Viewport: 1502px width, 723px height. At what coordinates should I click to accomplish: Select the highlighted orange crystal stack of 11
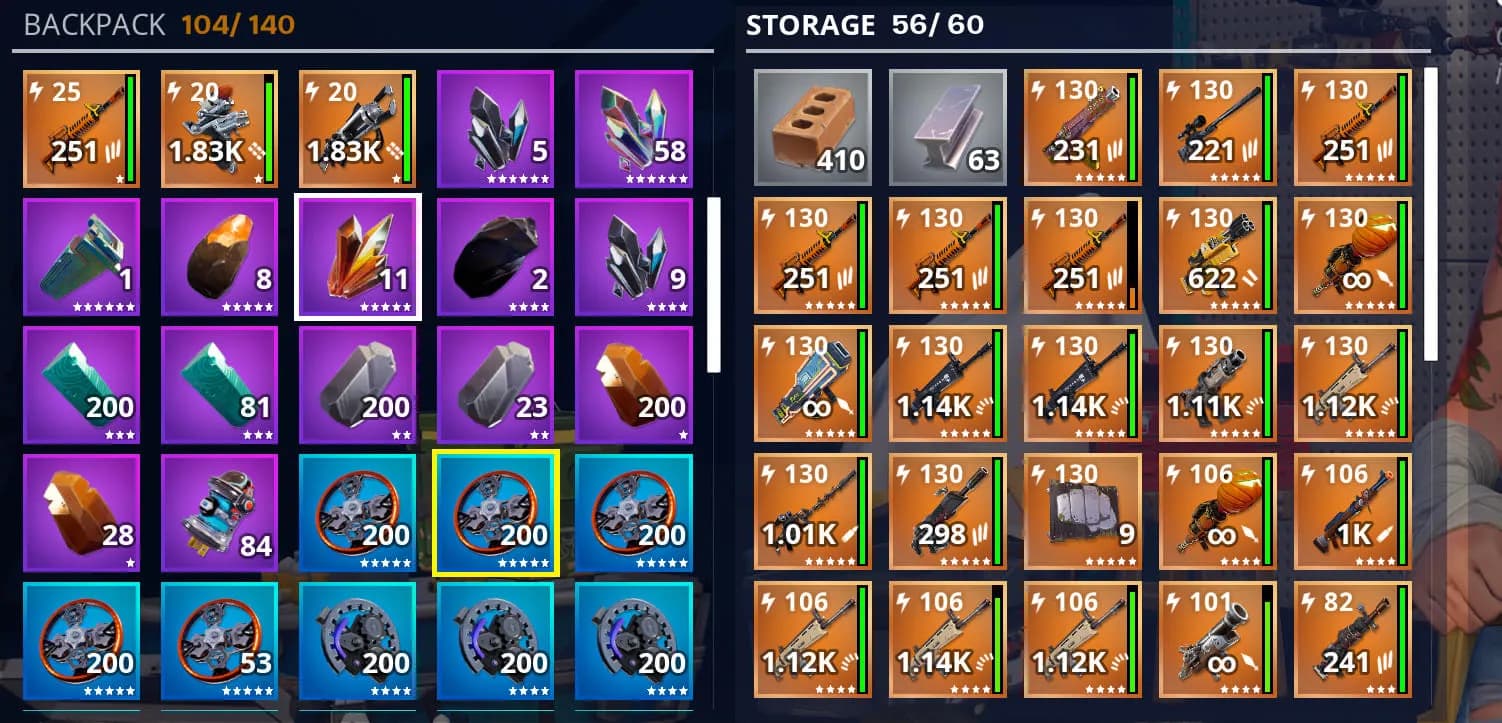(x=358, y=257)
